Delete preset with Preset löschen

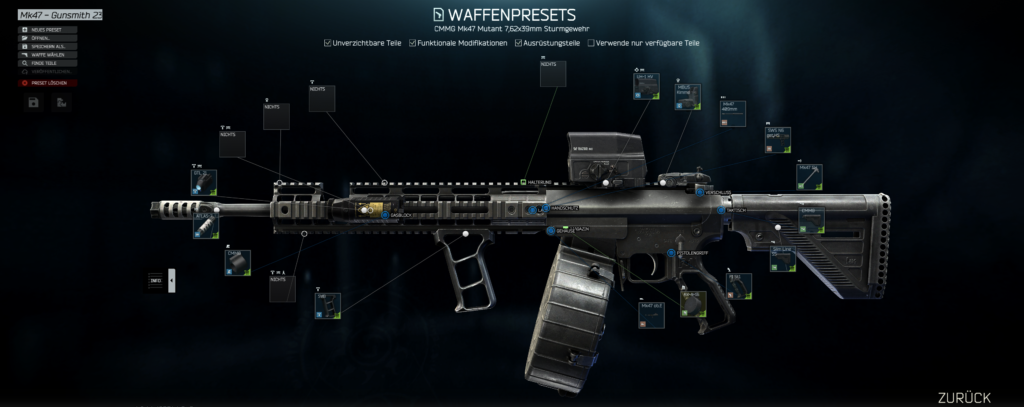click(48, 82)
